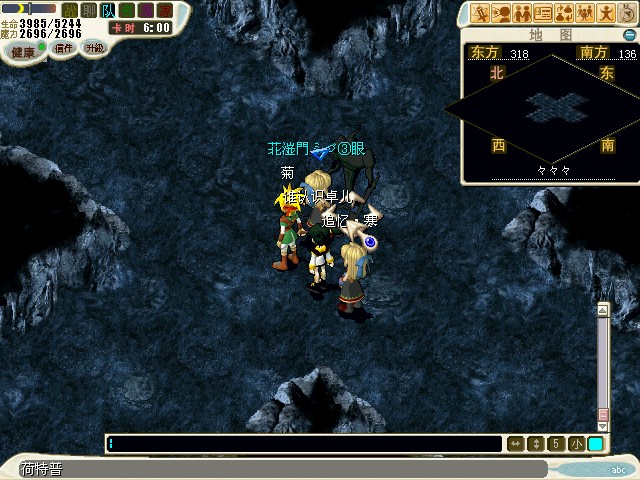Open the name card icon

click(543, 13)
